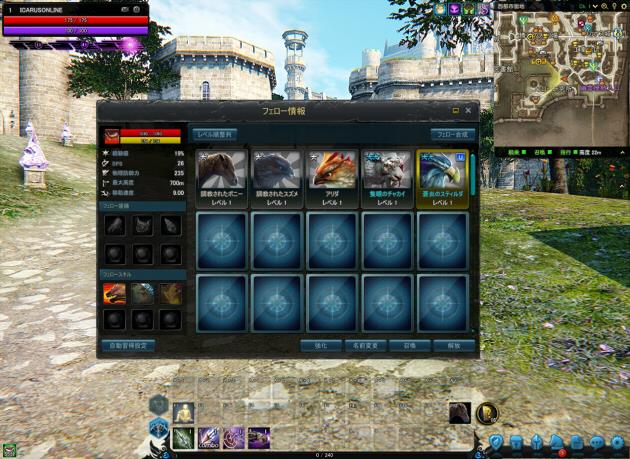Pick the 雪嶺のチャカイ fellow card
The image size is (630, 459).
click(x=387, y=179)
